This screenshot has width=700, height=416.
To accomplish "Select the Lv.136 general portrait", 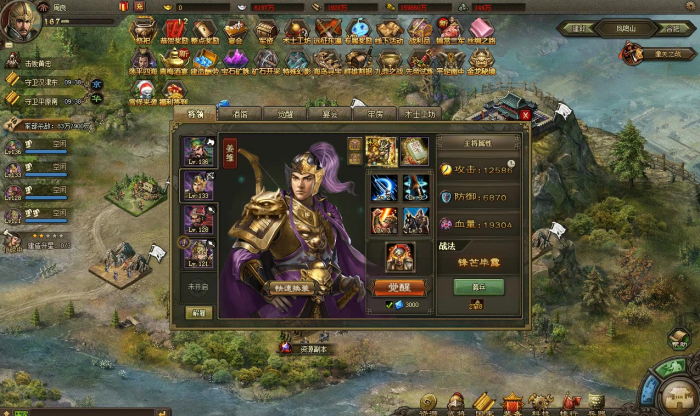I will [196, 150].
